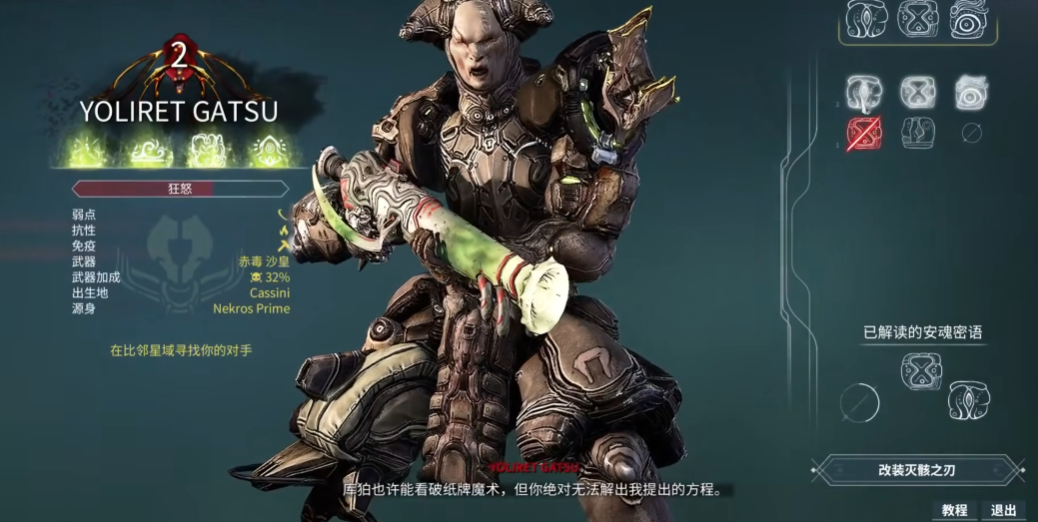Click the eye requiem in the gold-bordered row
The width and height of the screenshot is (1038, 522).
pos(969,19)
